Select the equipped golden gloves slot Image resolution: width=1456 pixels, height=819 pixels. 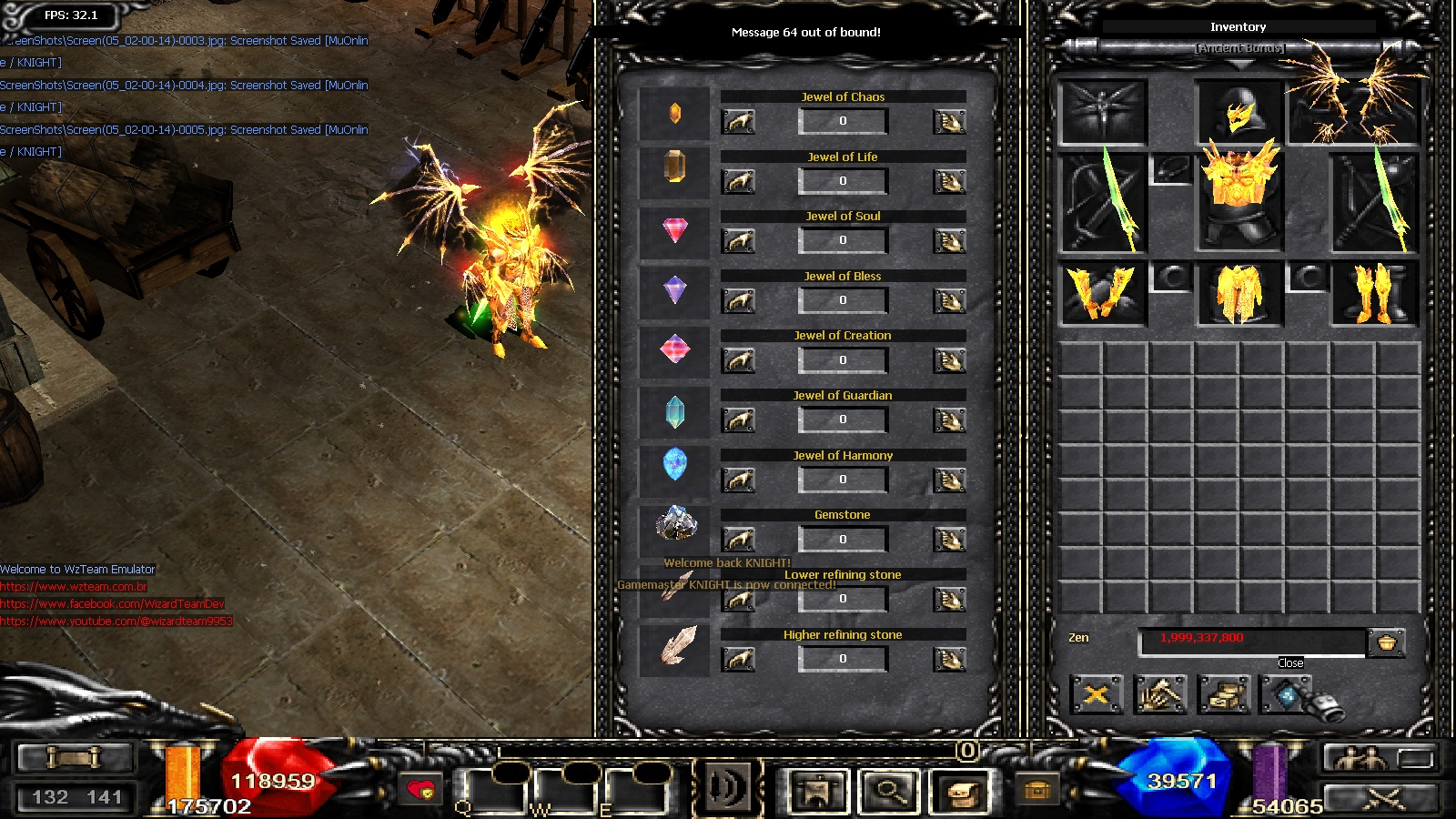click(x=1103, y=294)
